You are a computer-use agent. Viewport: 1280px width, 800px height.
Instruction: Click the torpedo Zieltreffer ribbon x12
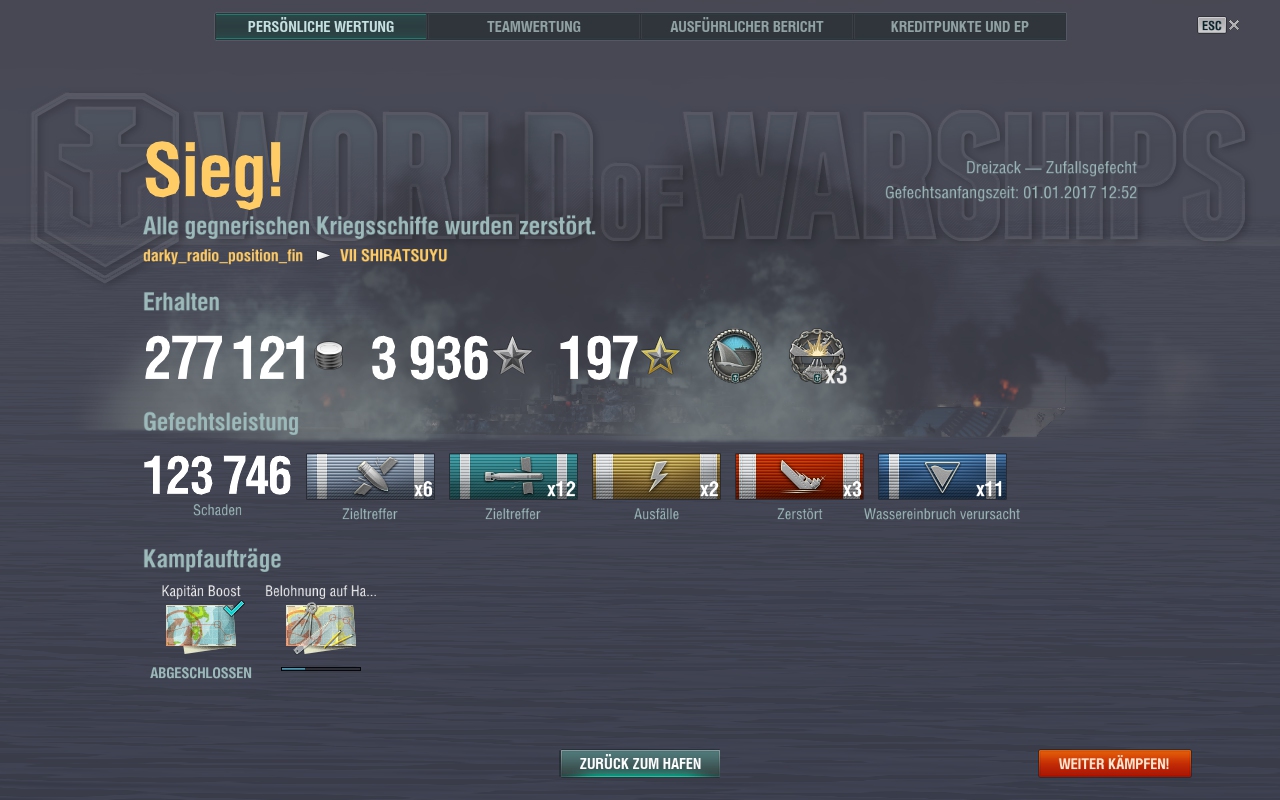coord(513,476)
